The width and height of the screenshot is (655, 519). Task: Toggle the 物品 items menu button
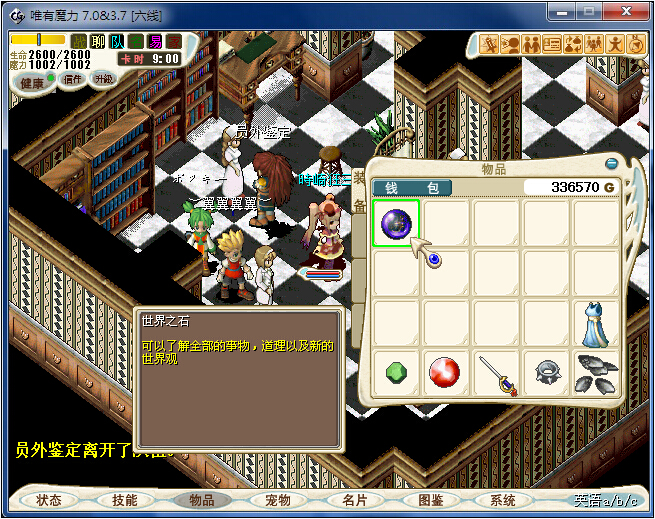(x=201, y=500)
